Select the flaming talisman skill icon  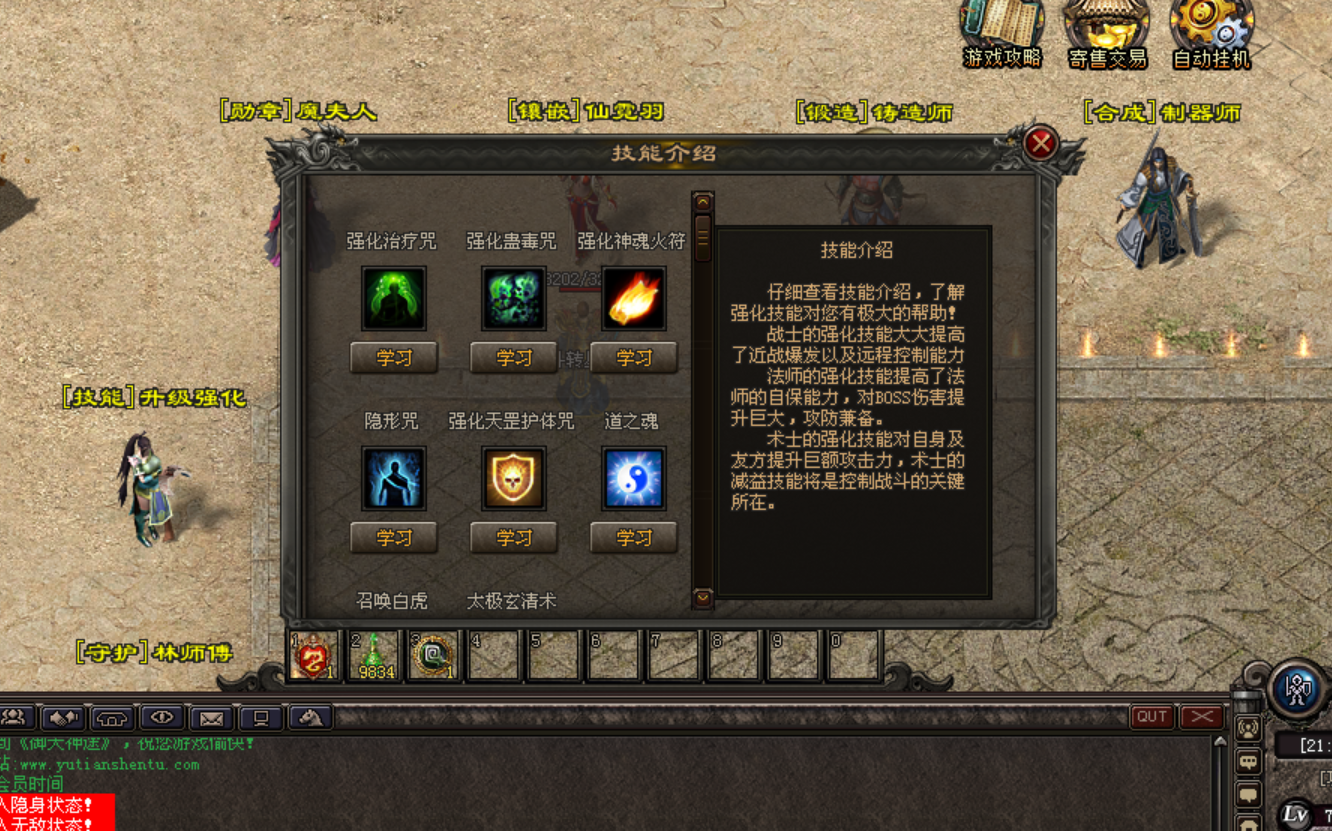633,298
